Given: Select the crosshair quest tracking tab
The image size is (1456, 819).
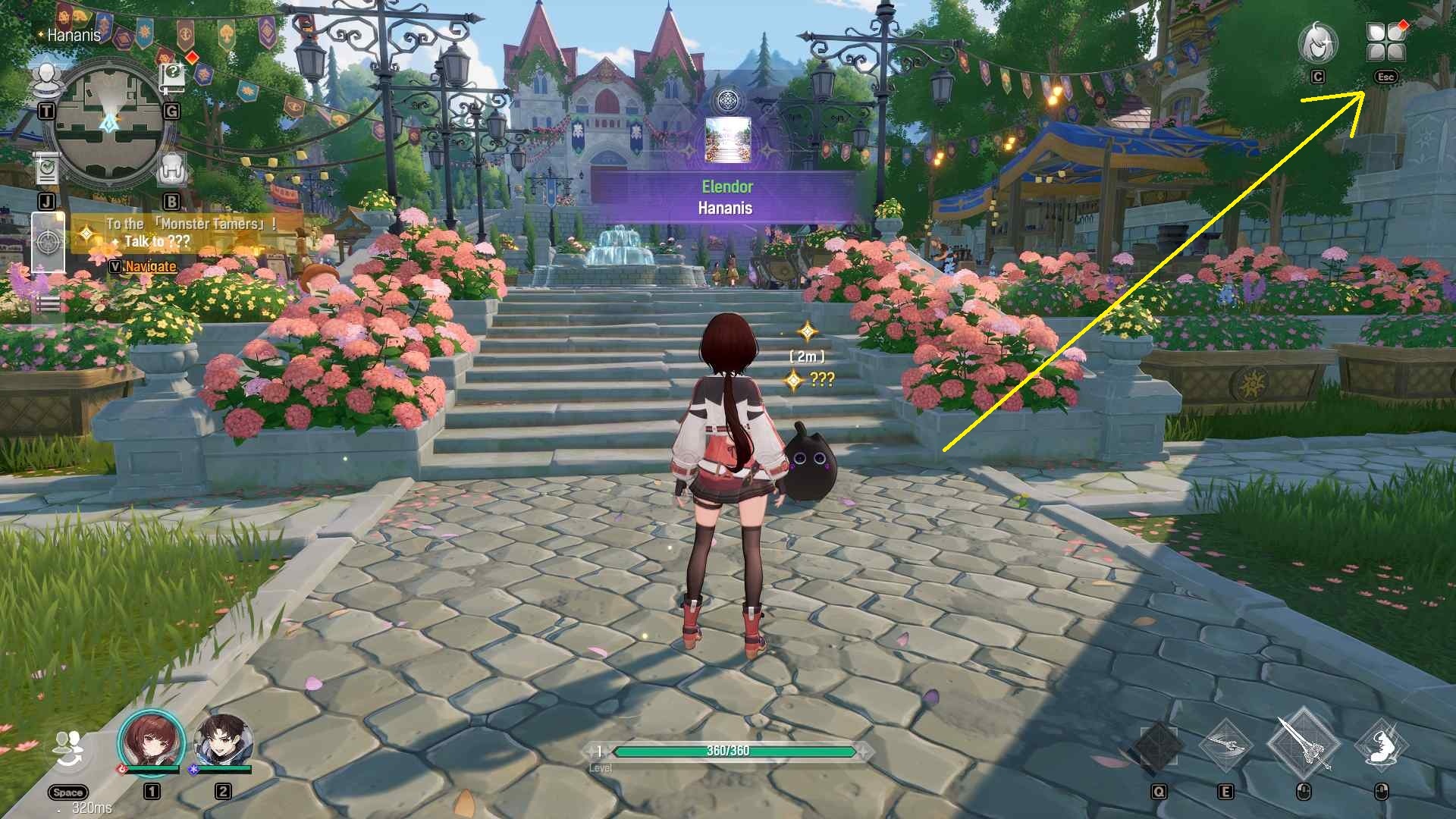Looking at the screenshot, I should click(x=48, y=243).
